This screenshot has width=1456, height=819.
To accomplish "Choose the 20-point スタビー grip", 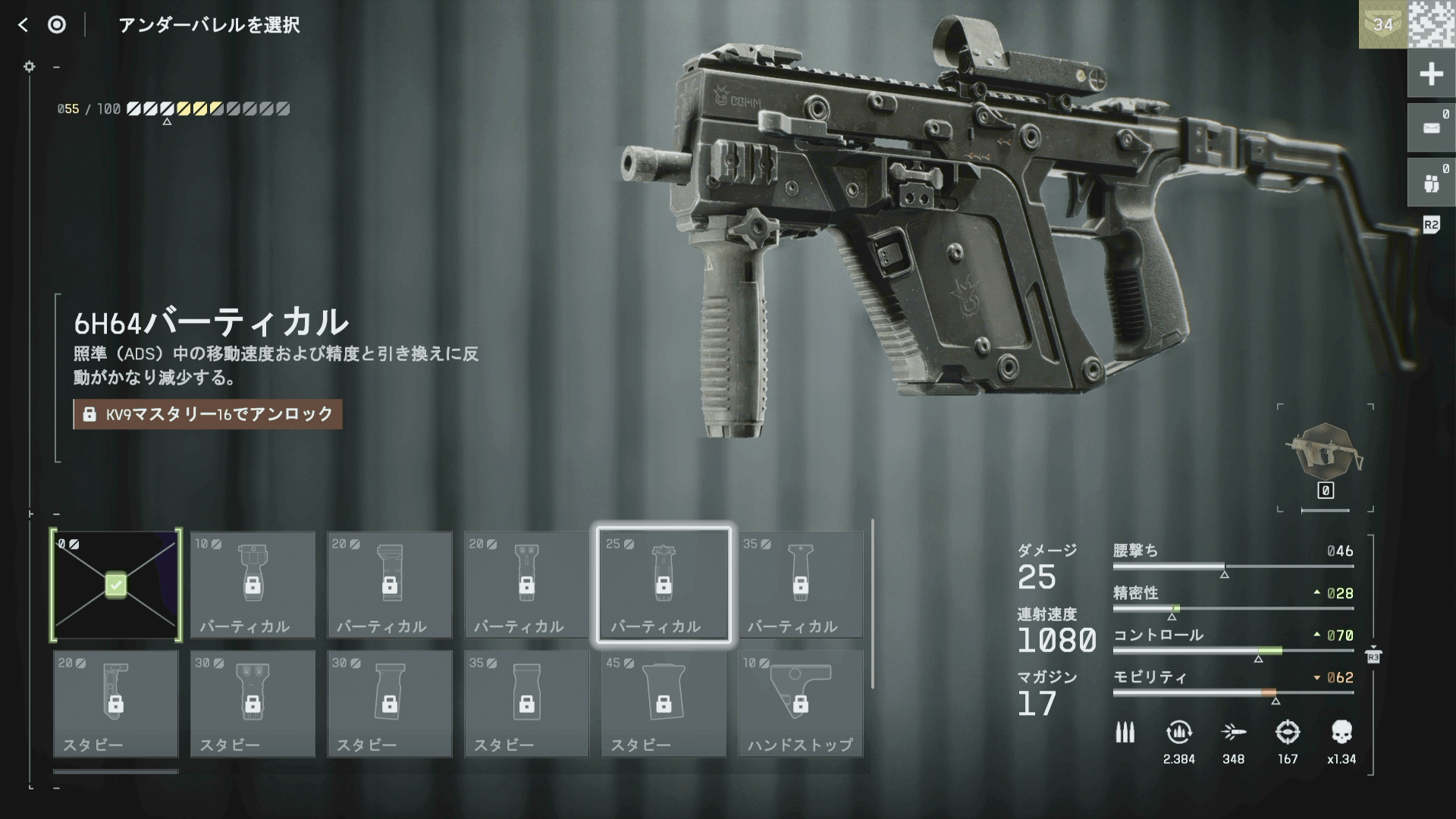I will coord(116,703).
